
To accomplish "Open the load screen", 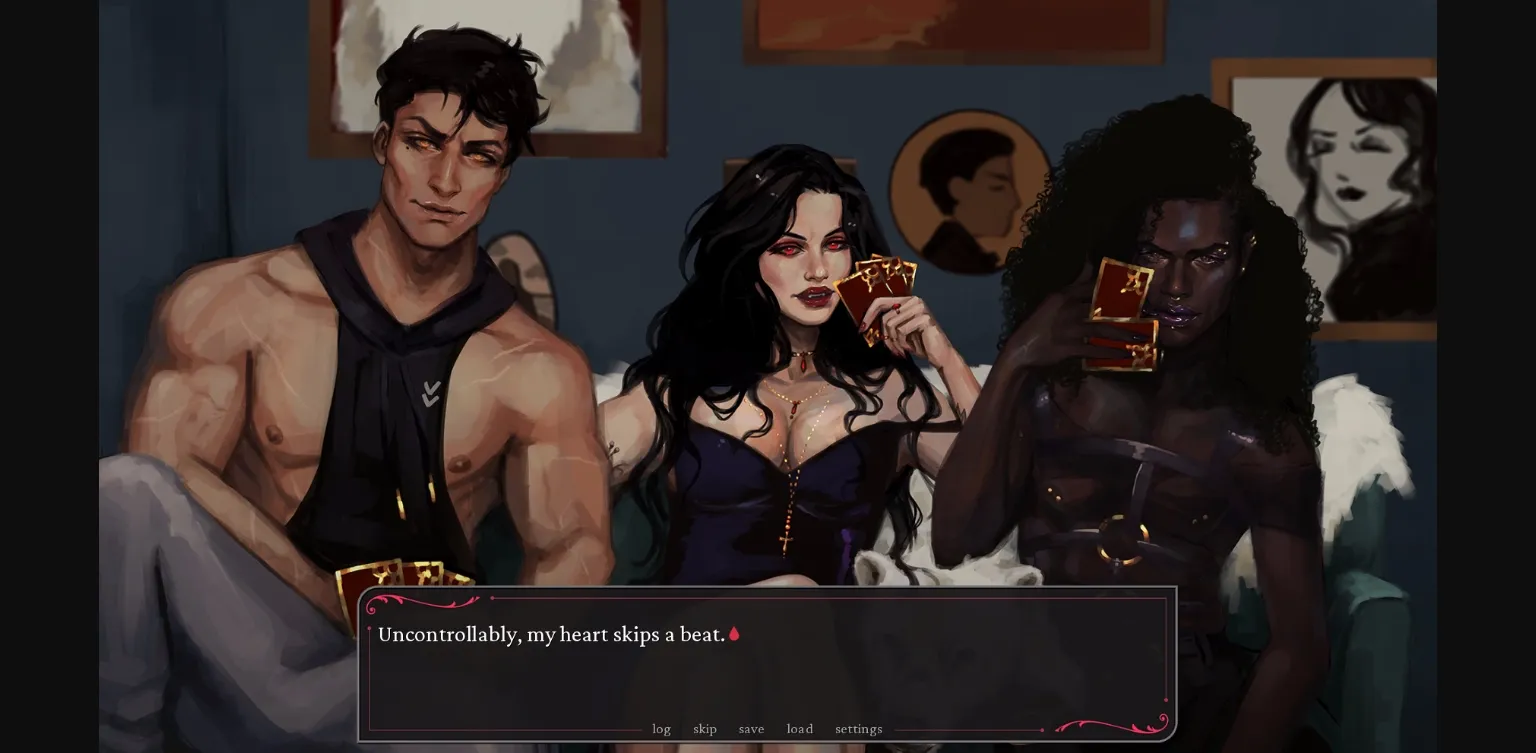I will pos(799,729).
